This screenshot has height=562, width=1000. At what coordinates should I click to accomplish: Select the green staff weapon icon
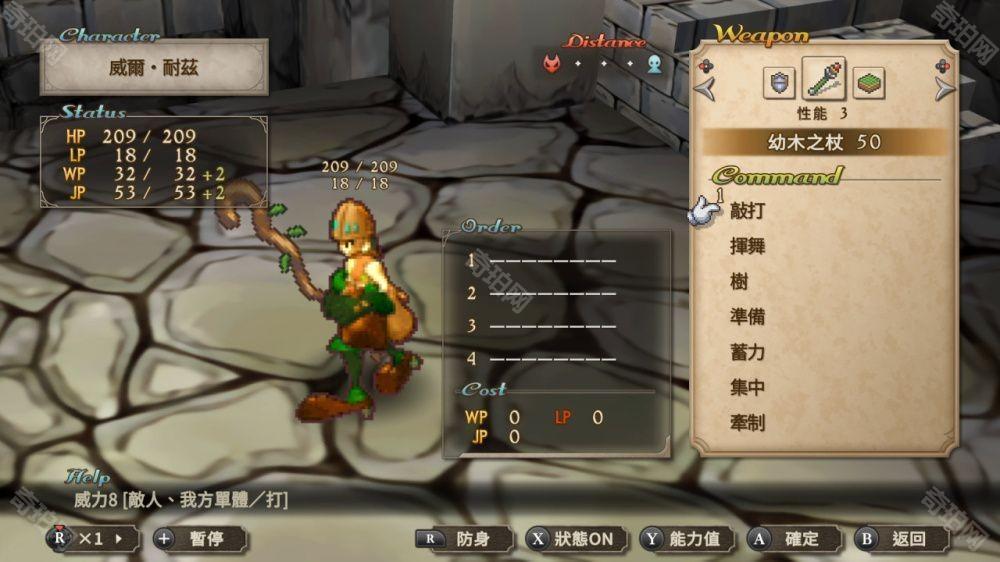pos(823,80)
